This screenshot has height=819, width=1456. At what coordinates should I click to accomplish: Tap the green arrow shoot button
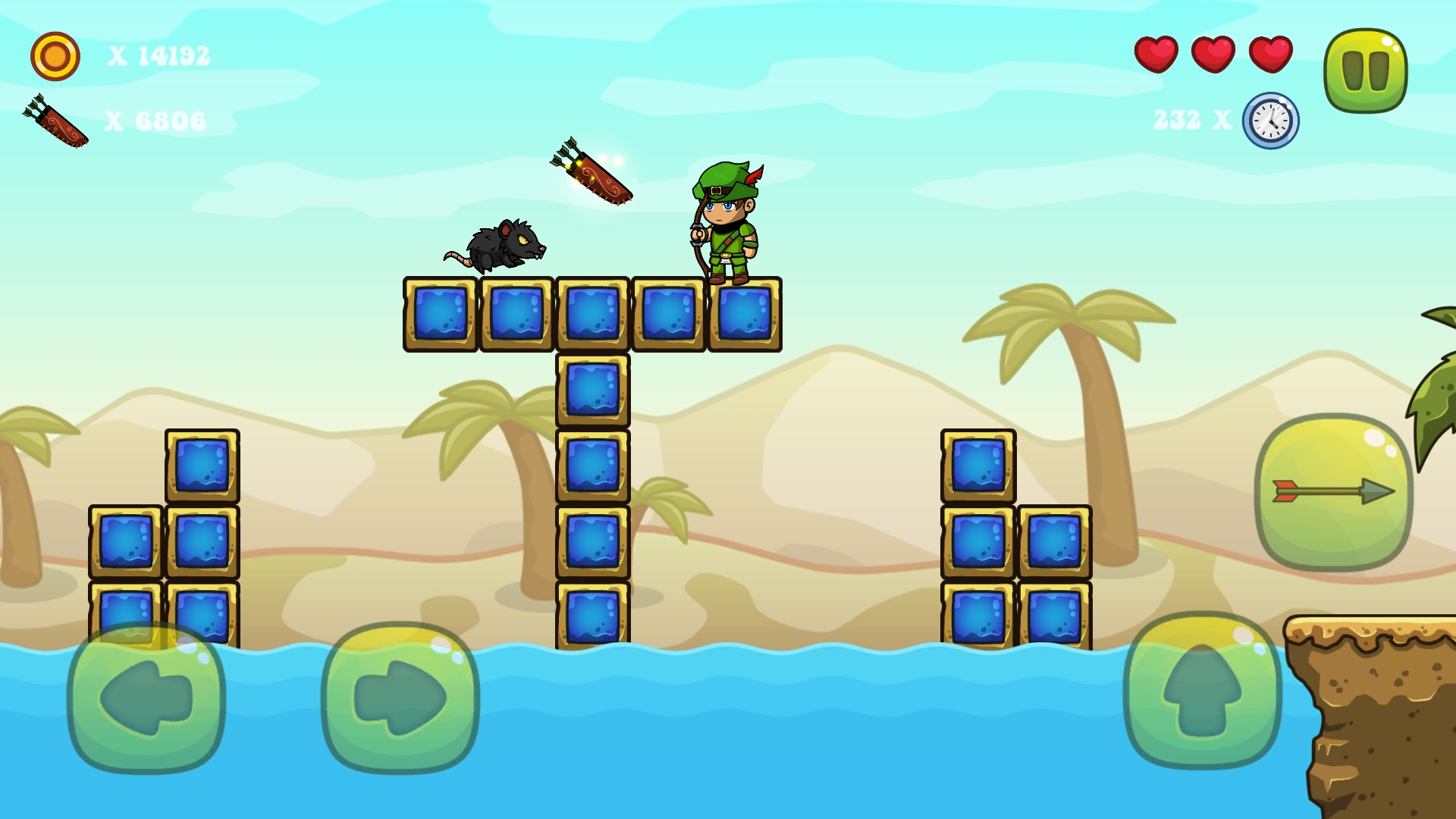tap(1332, 491)
